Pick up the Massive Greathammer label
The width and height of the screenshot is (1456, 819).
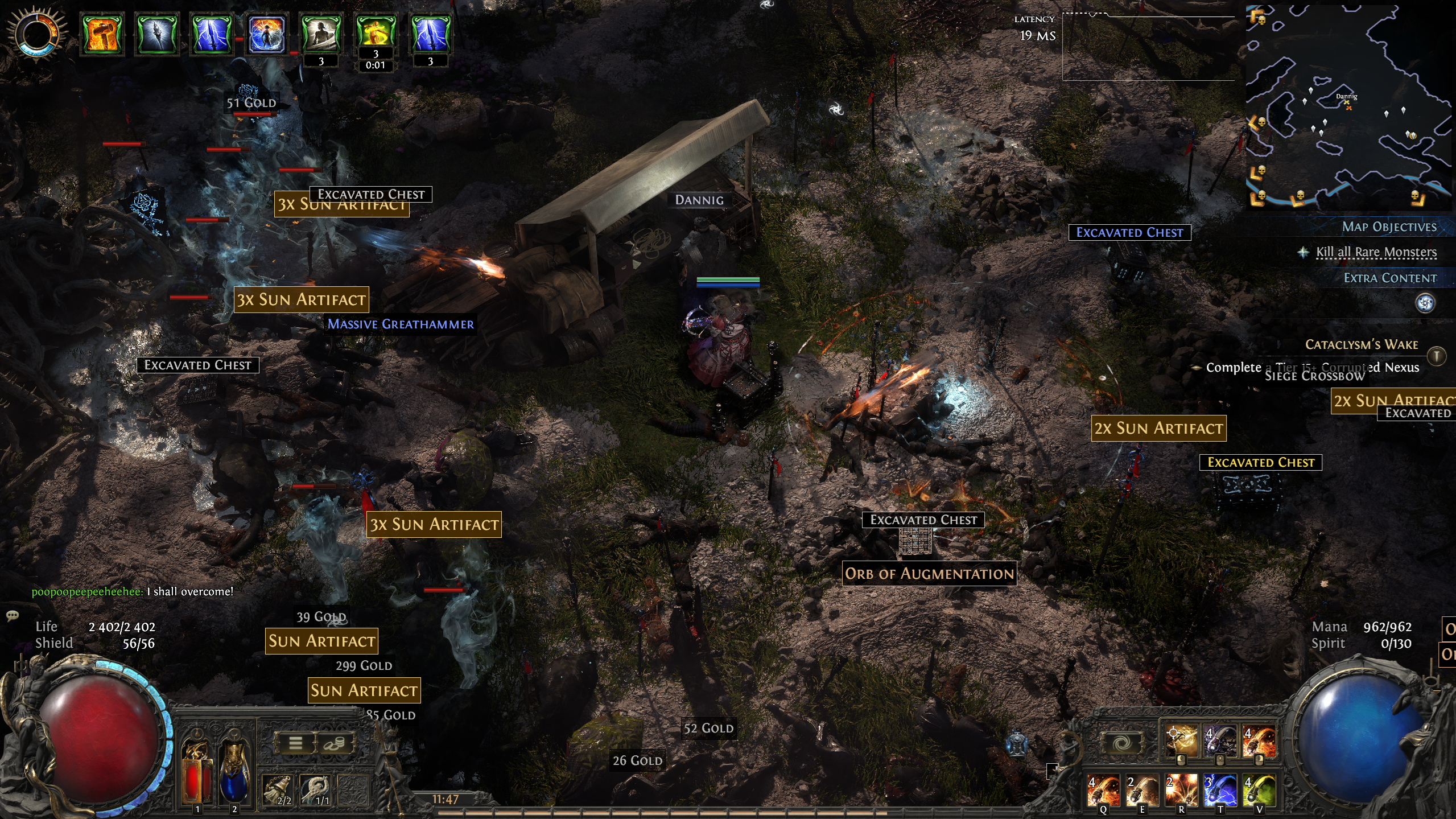pyautogui.click(x=401, y=324)
